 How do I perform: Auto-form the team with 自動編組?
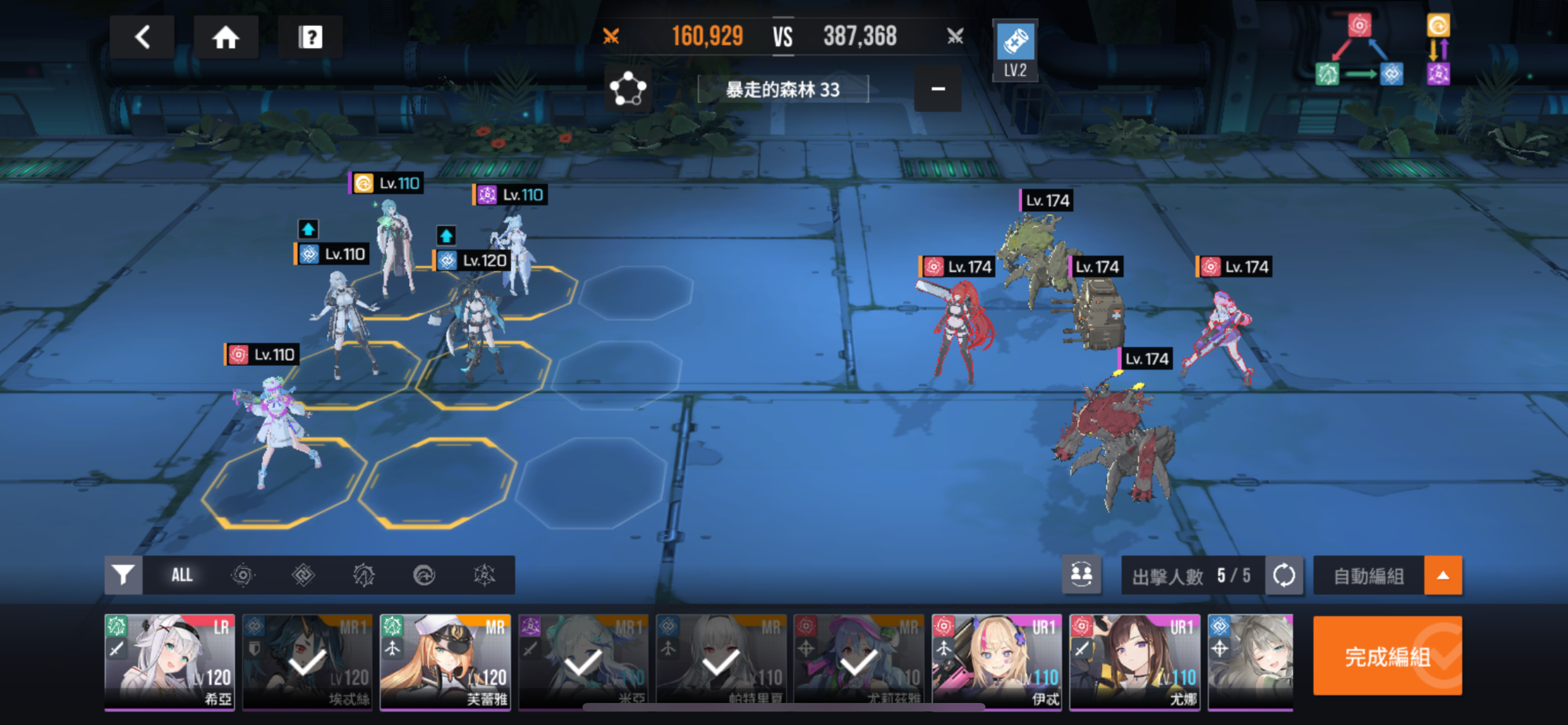(x=1368, y=575)
